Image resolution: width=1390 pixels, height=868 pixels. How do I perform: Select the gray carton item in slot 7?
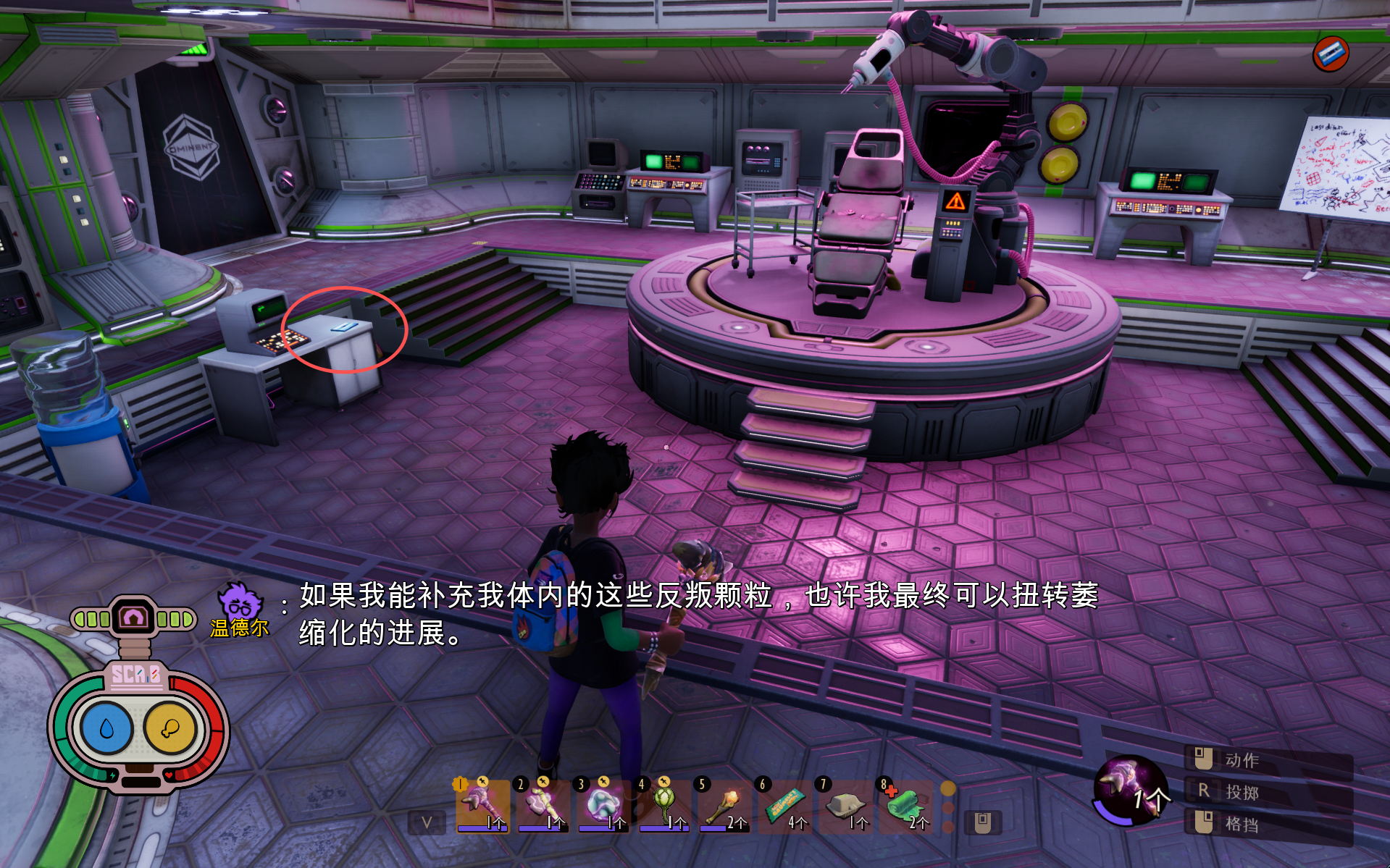[x=845, y=805]
